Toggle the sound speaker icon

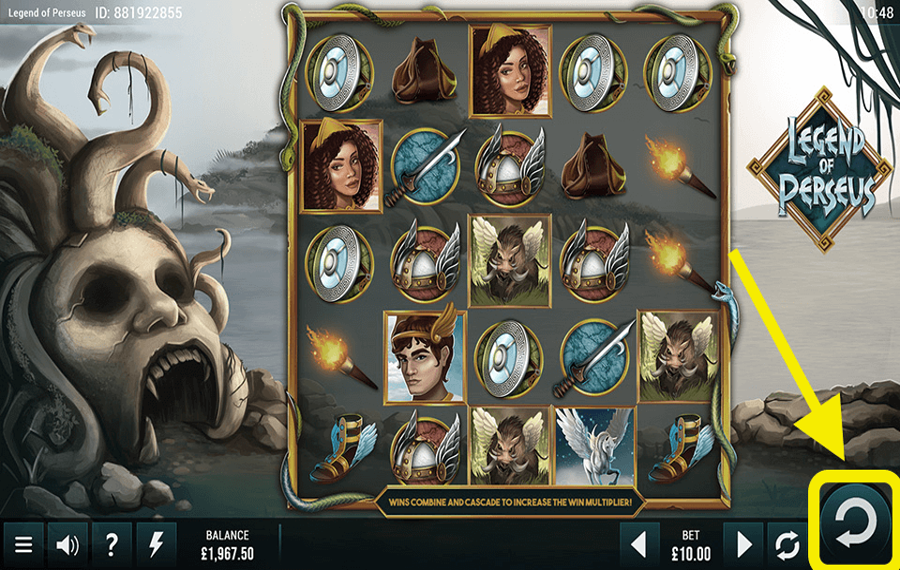click(68, 545)
